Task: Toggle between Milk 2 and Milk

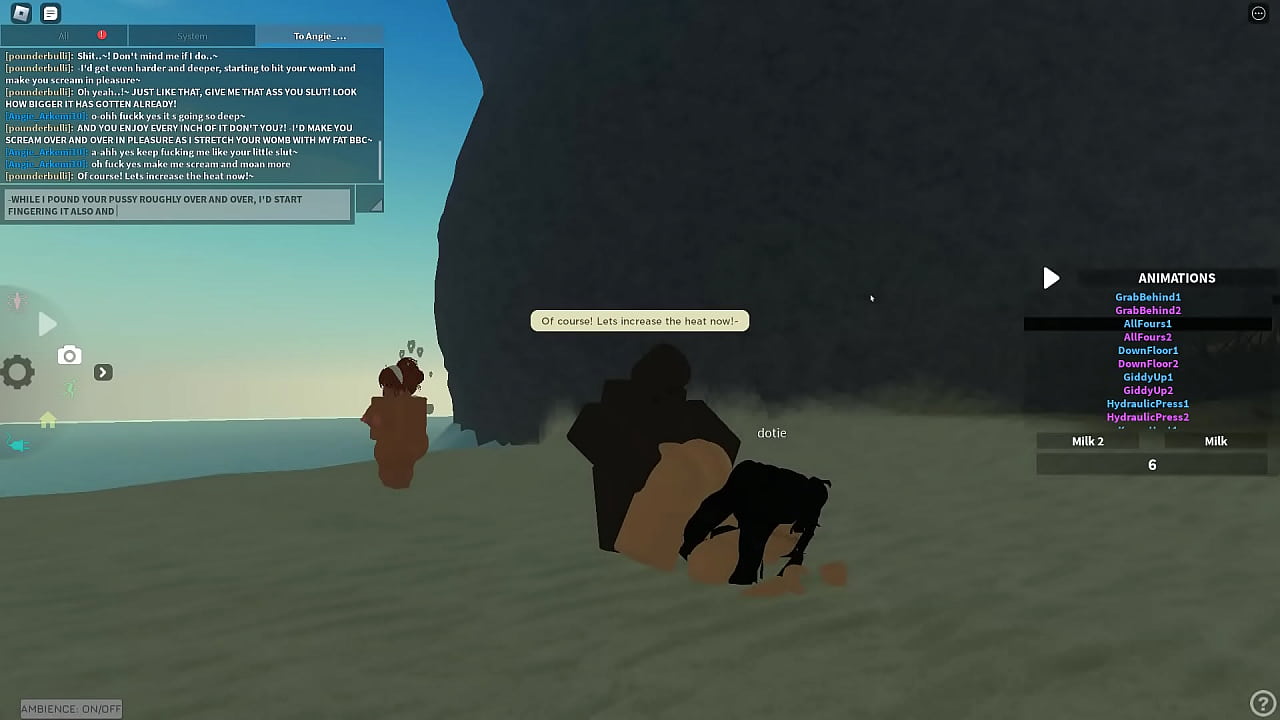Action: [x=1216, y=441]
